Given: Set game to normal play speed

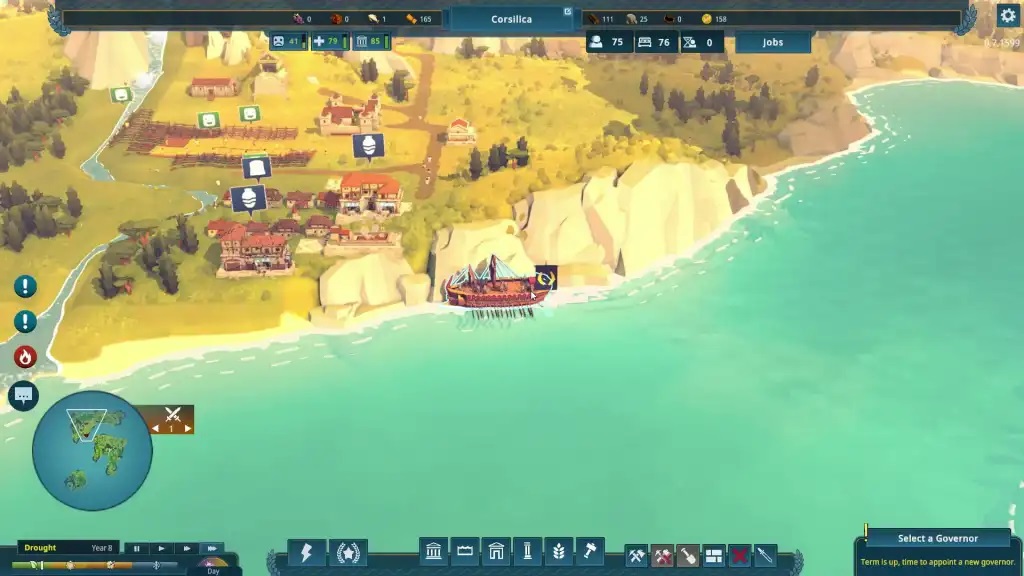Looking at the screenshot, I should coord(162,548).
